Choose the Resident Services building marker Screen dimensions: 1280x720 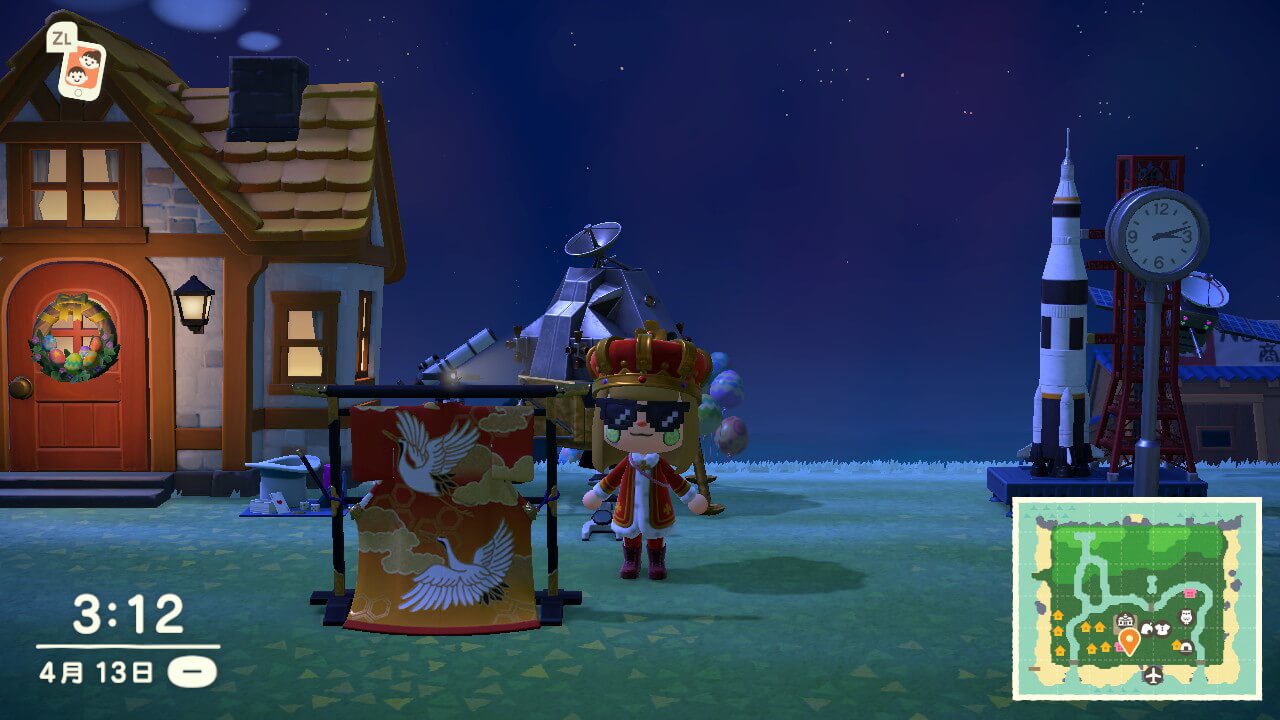click(1125, 622)
